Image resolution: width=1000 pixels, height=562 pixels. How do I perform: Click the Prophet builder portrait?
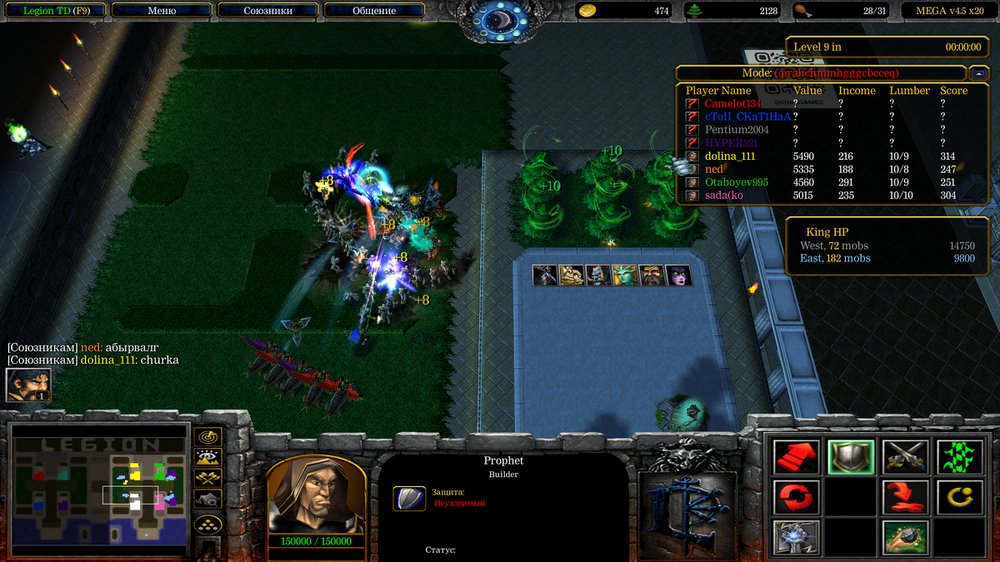315,496
